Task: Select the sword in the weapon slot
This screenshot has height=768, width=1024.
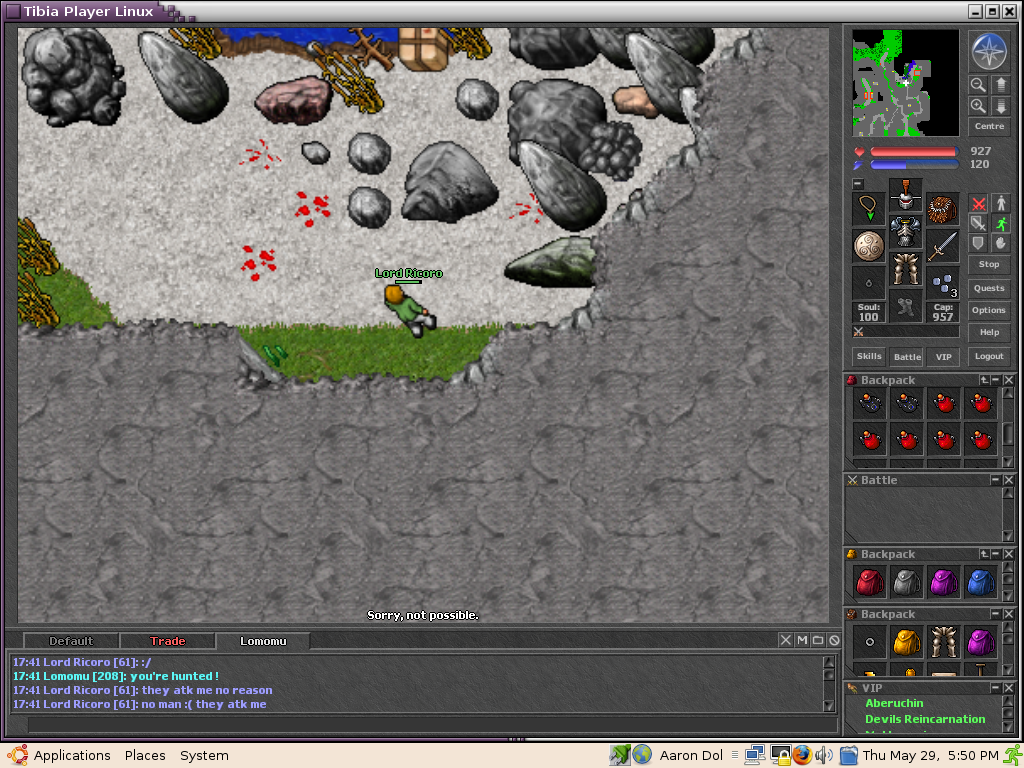Action: pyautogui.click(x=942, y=245)
